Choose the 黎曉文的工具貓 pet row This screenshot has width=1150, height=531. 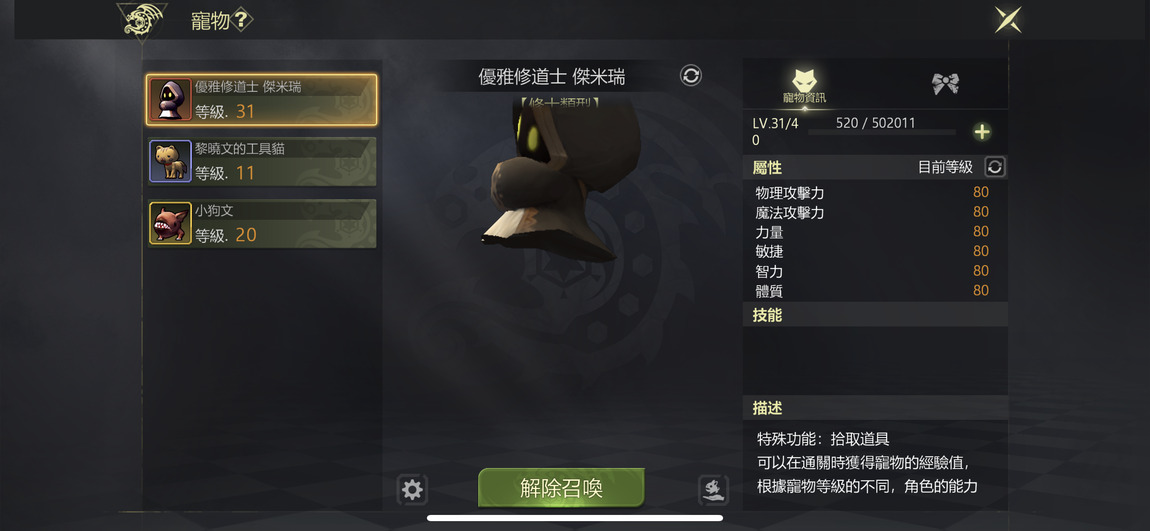click(262, 161)
